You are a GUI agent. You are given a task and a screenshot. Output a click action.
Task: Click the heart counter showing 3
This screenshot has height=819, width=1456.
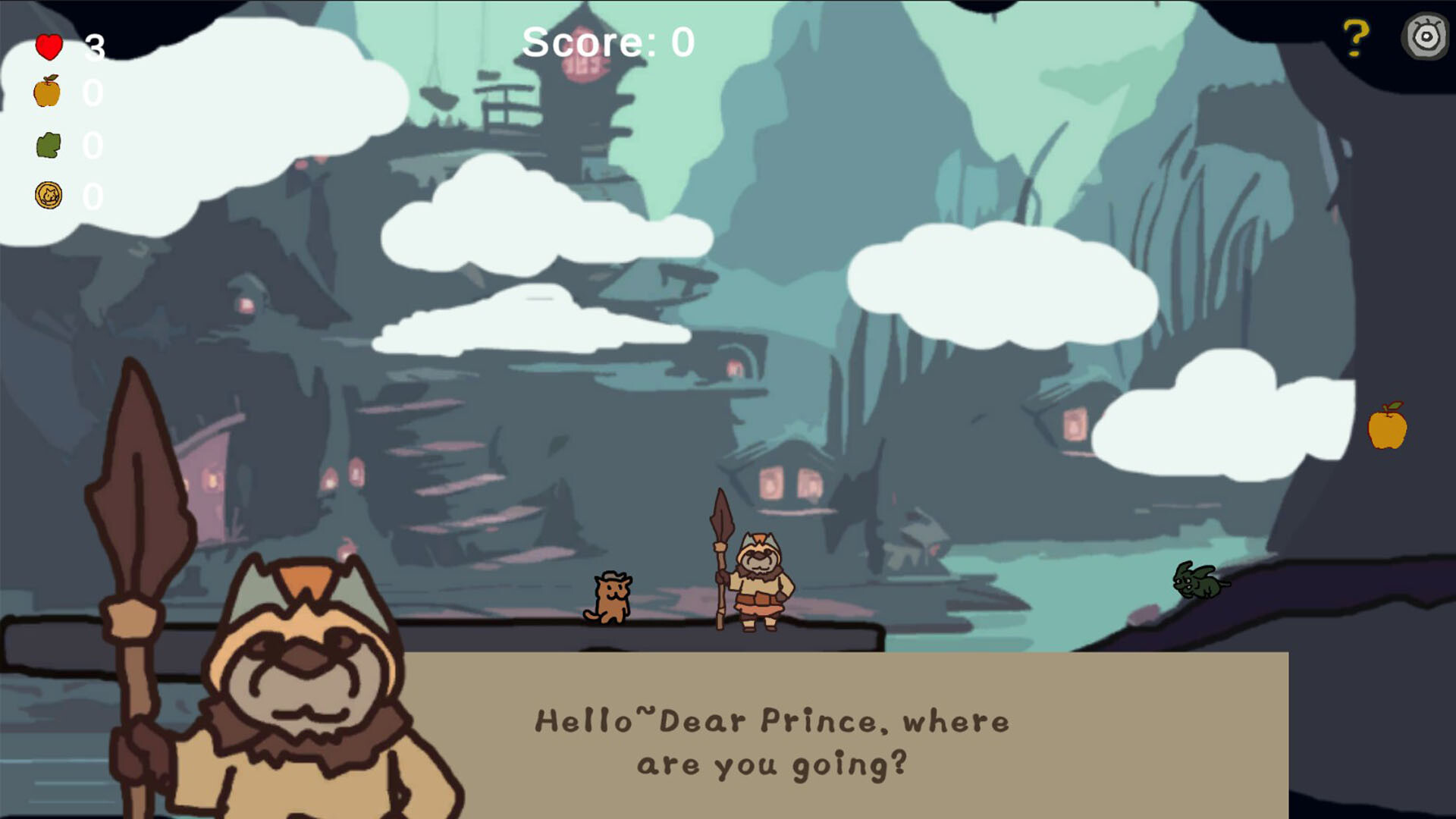(x=94, y=47)
